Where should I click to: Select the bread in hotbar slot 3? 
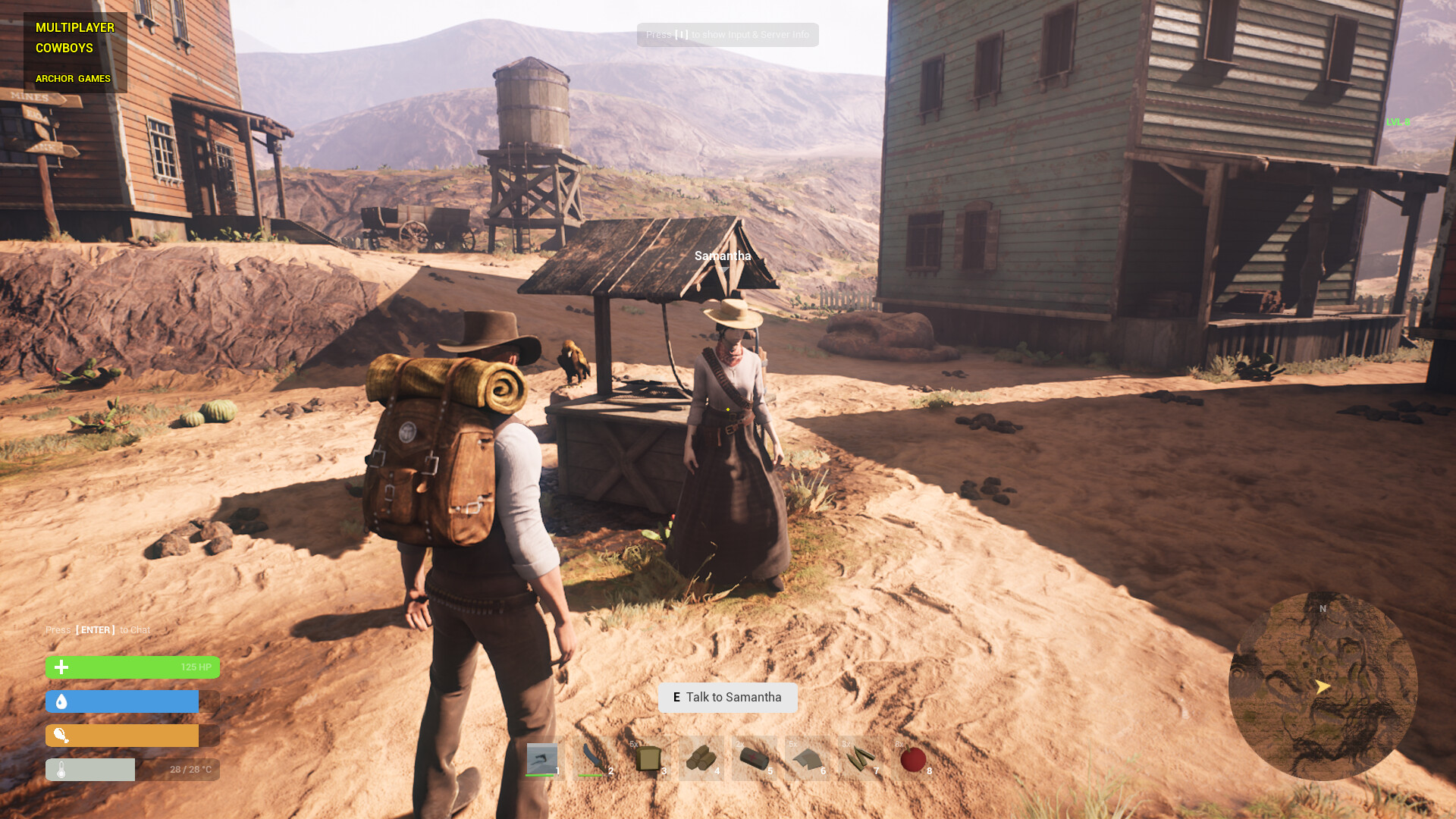tap(648, 758)
